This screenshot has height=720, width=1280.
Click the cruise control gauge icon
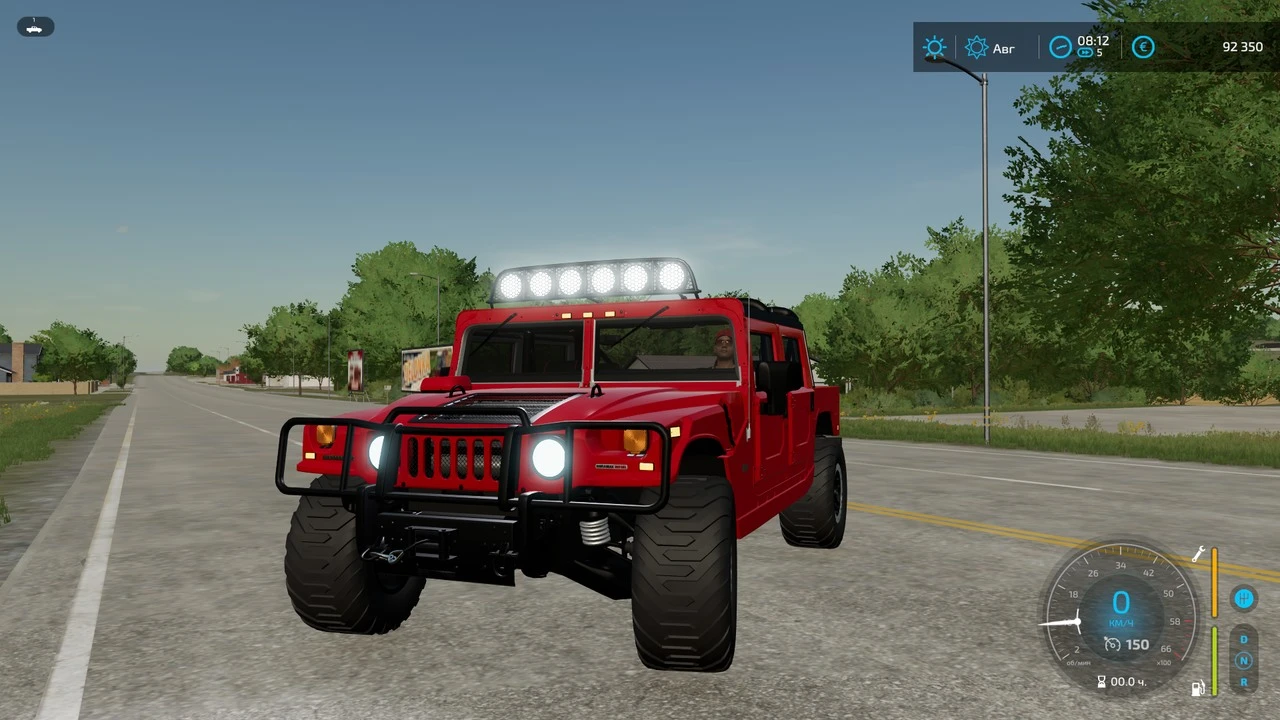pos(1112,644)
